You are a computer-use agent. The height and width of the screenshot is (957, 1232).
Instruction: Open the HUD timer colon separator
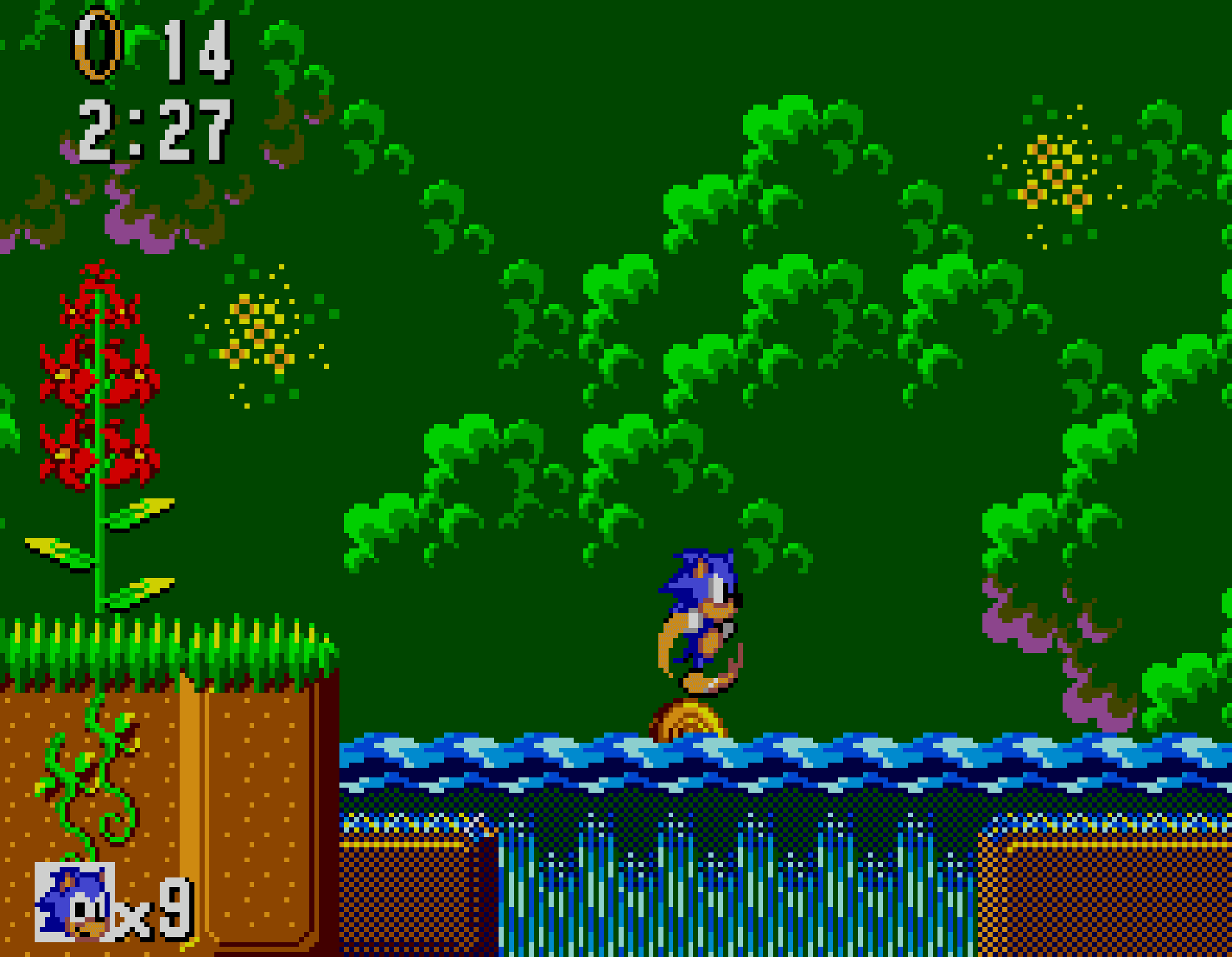[x=135, y=128]
